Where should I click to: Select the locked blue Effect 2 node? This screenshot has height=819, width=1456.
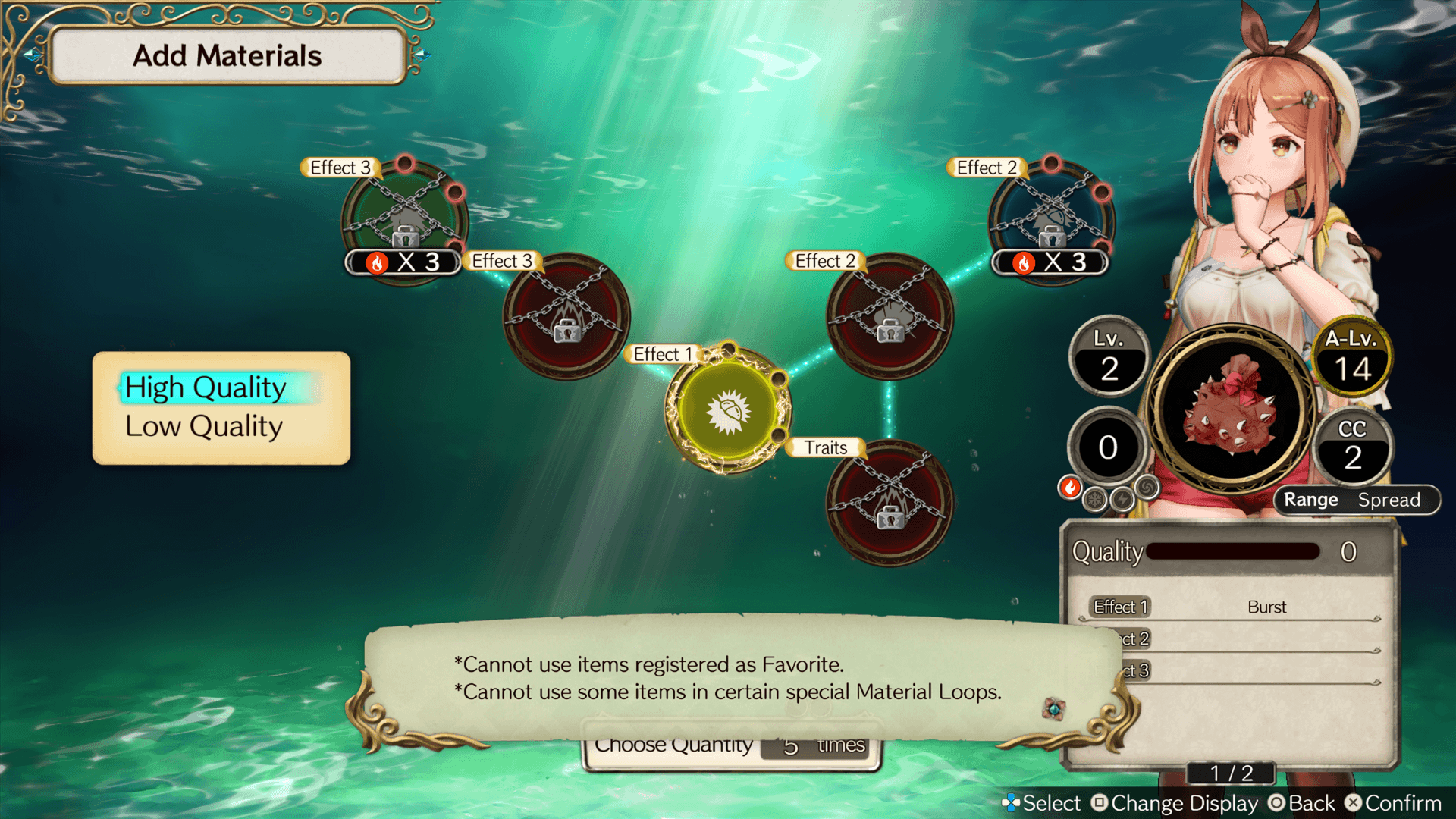1051,218
